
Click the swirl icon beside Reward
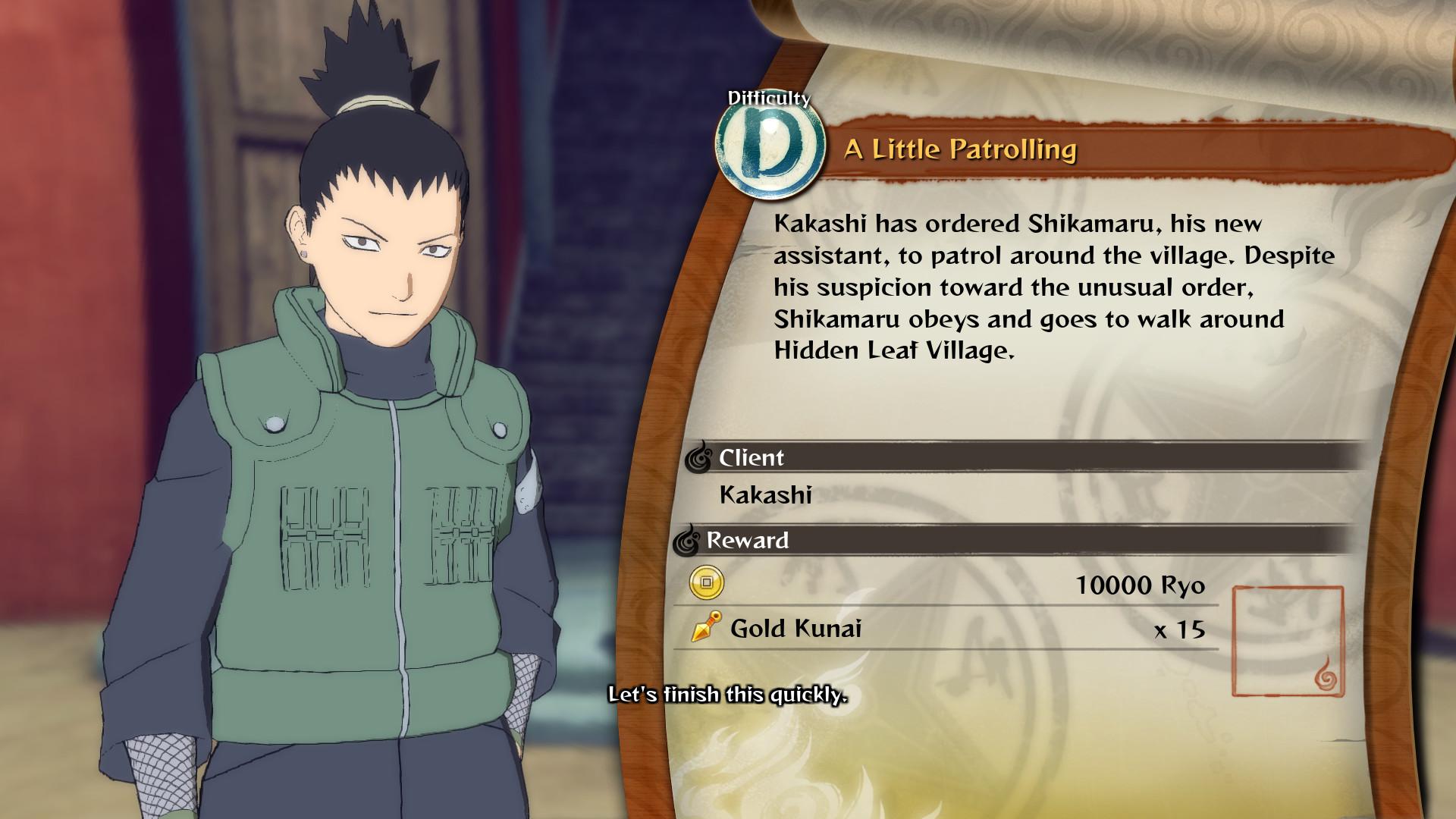coord(689,541)
